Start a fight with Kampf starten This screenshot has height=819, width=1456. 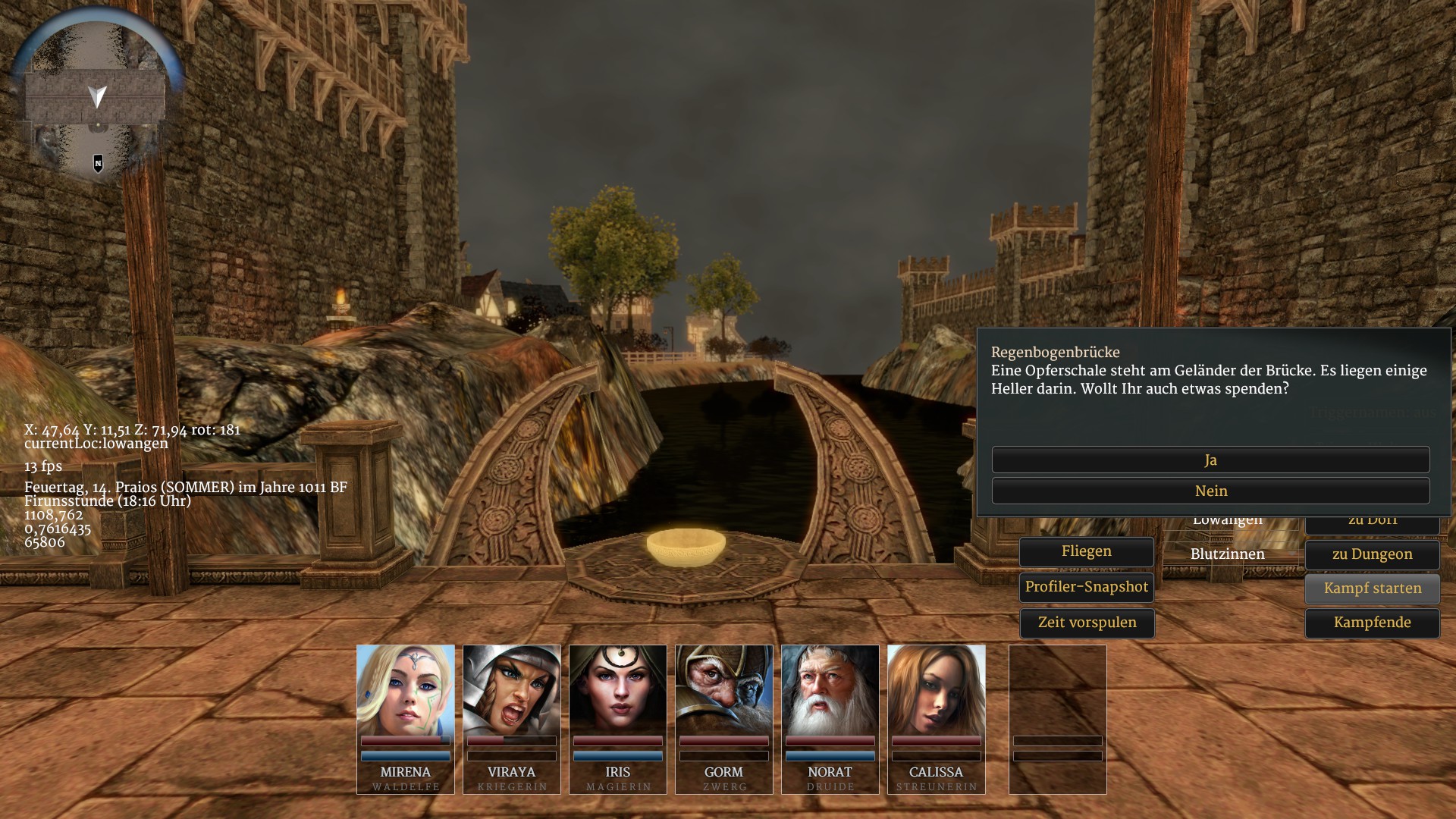coord(1372,588)
